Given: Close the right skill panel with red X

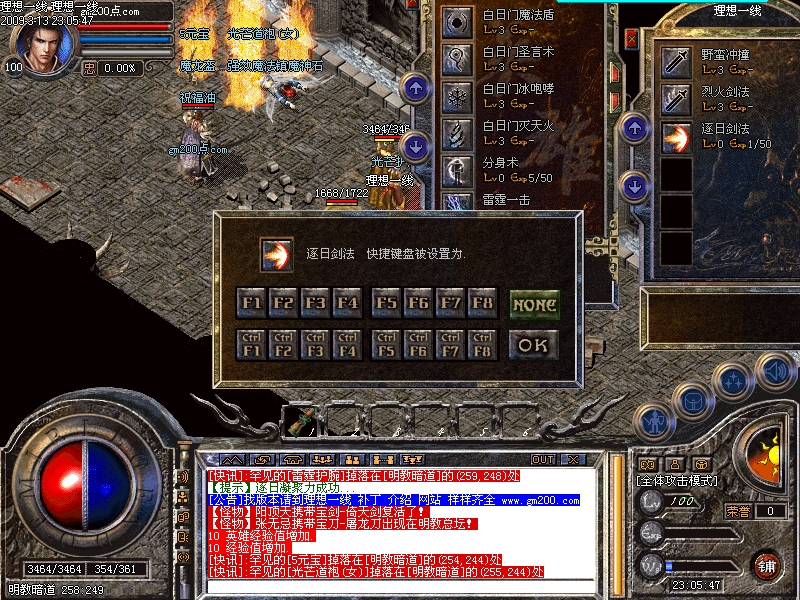Looking at the screenshot, I should (x=631, y=38).
